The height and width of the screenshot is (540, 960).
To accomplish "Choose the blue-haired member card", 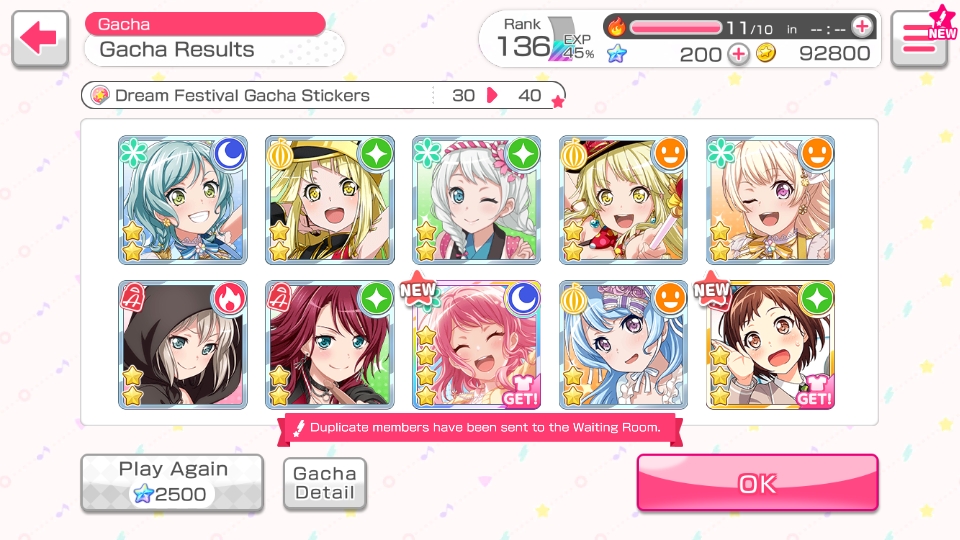I will (624, 345).
